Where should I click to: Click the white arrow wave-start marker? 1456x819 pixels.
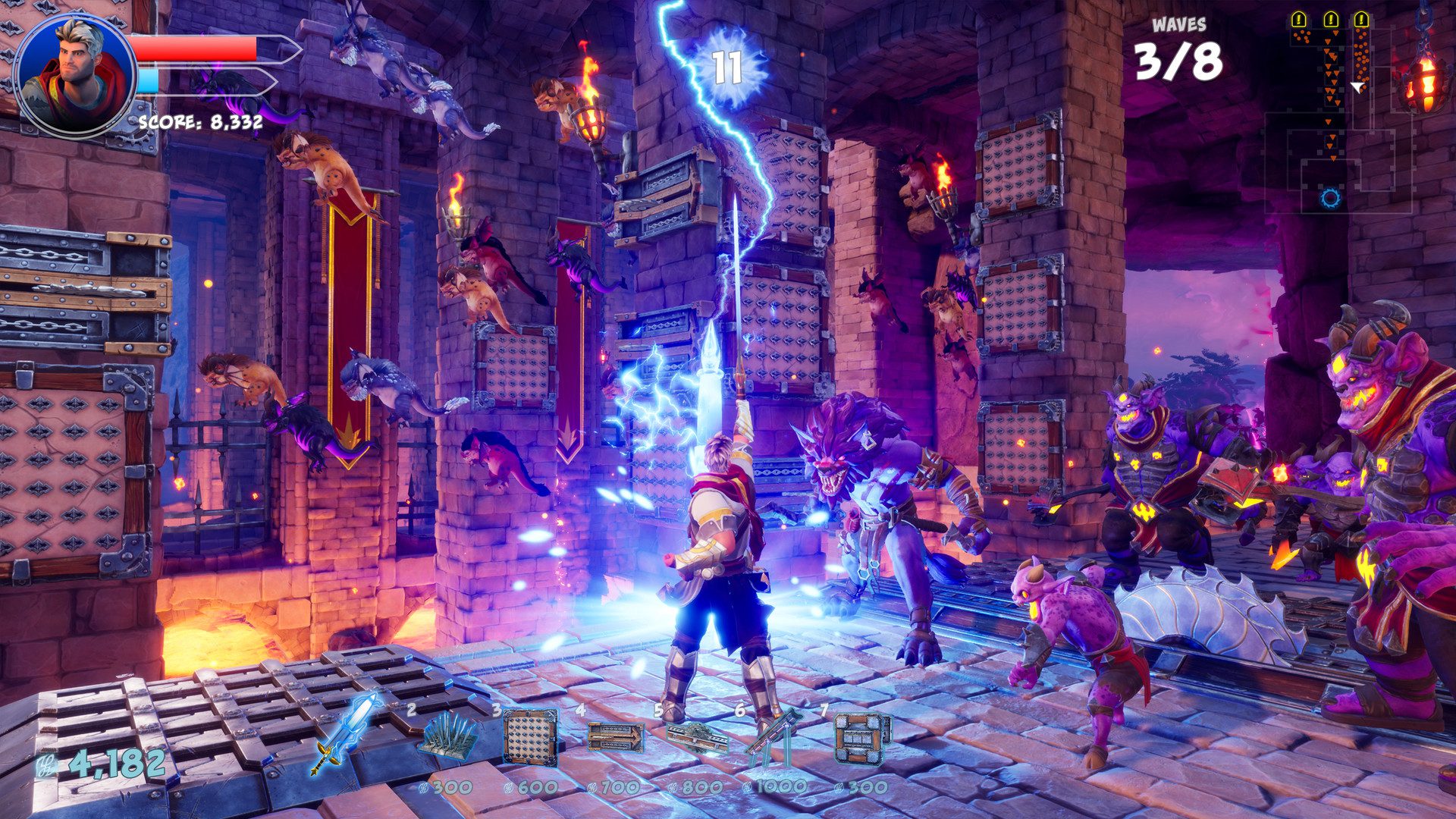click(x=1357, y=86)
